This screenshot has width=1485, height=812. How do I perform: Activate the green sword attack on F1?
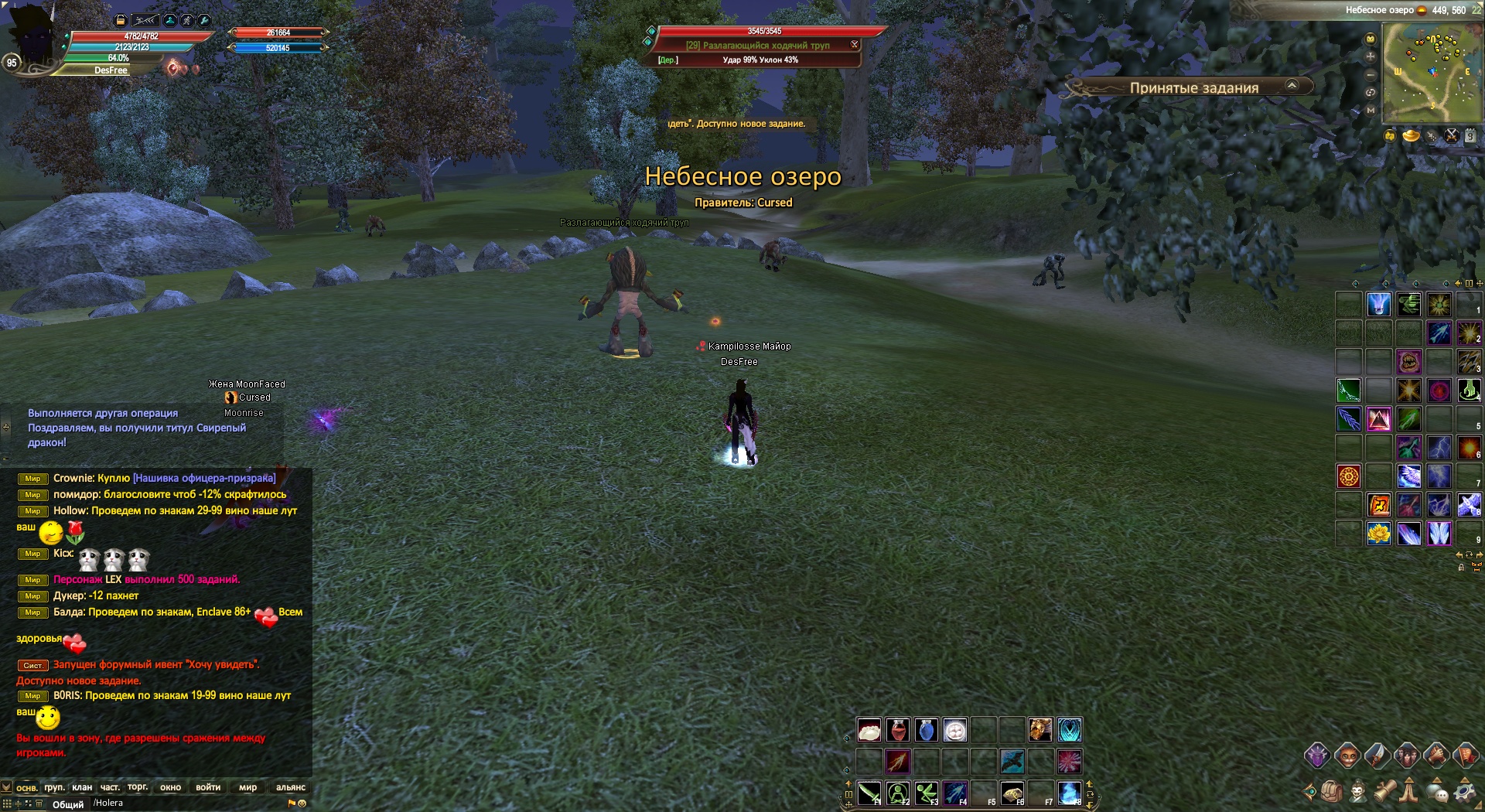(869, 793)
